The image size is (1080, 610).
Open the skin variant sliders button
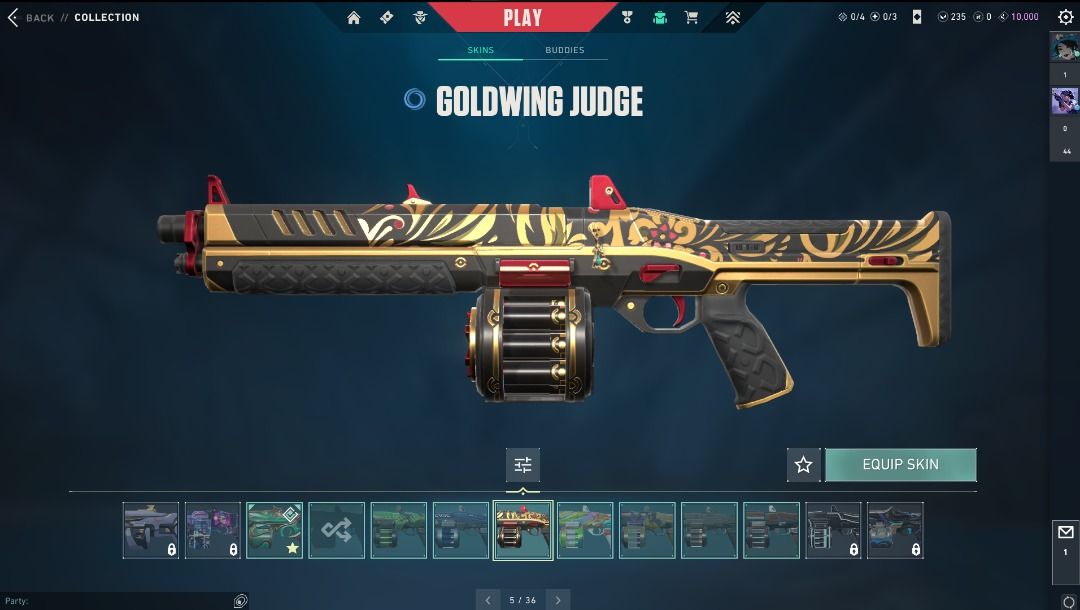[x=522, y=465]
